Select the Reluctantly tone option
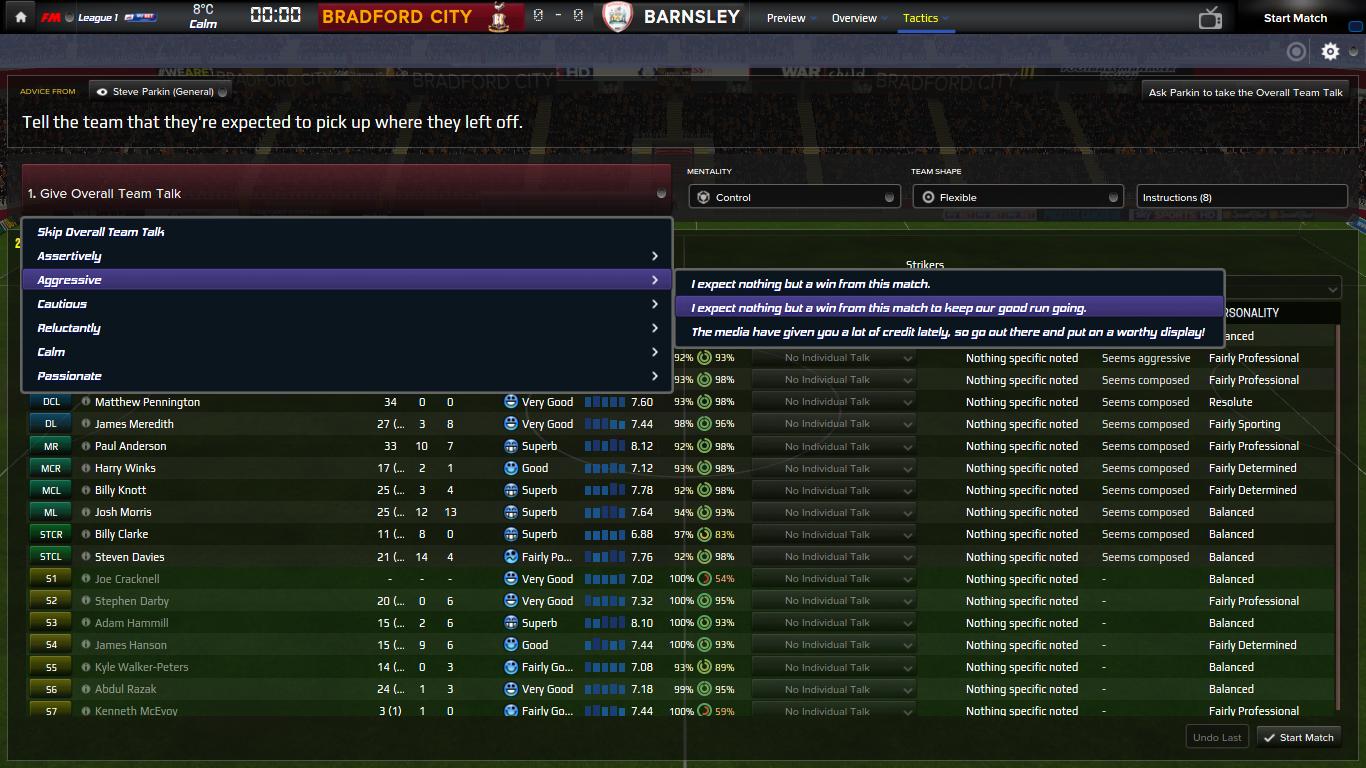The height and width of the screenshot is (768, 1366). [x=69, y=328]
